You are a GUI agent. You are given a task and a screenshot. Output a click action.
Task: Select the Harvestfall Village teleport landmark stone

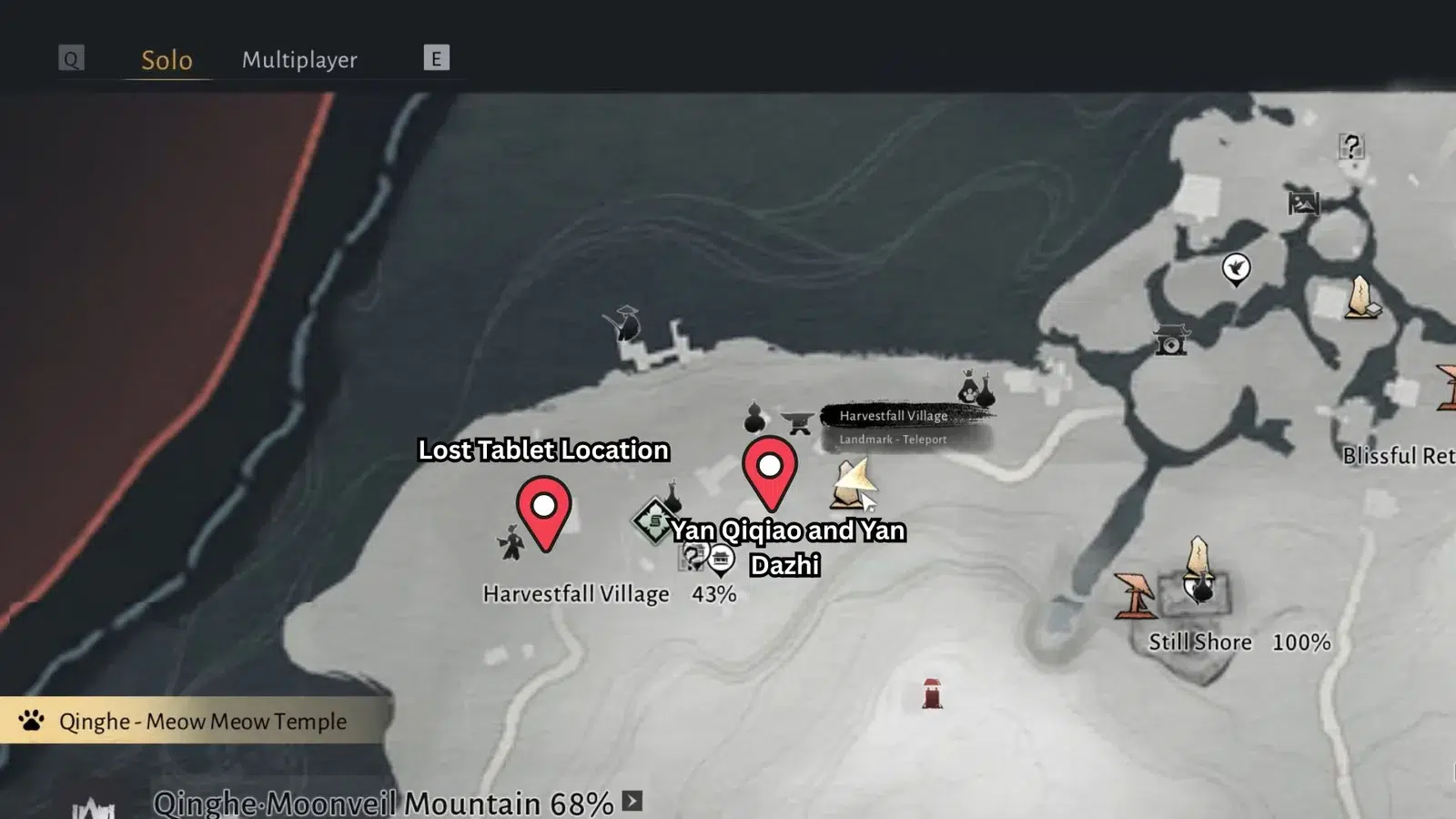coord(851,484)
